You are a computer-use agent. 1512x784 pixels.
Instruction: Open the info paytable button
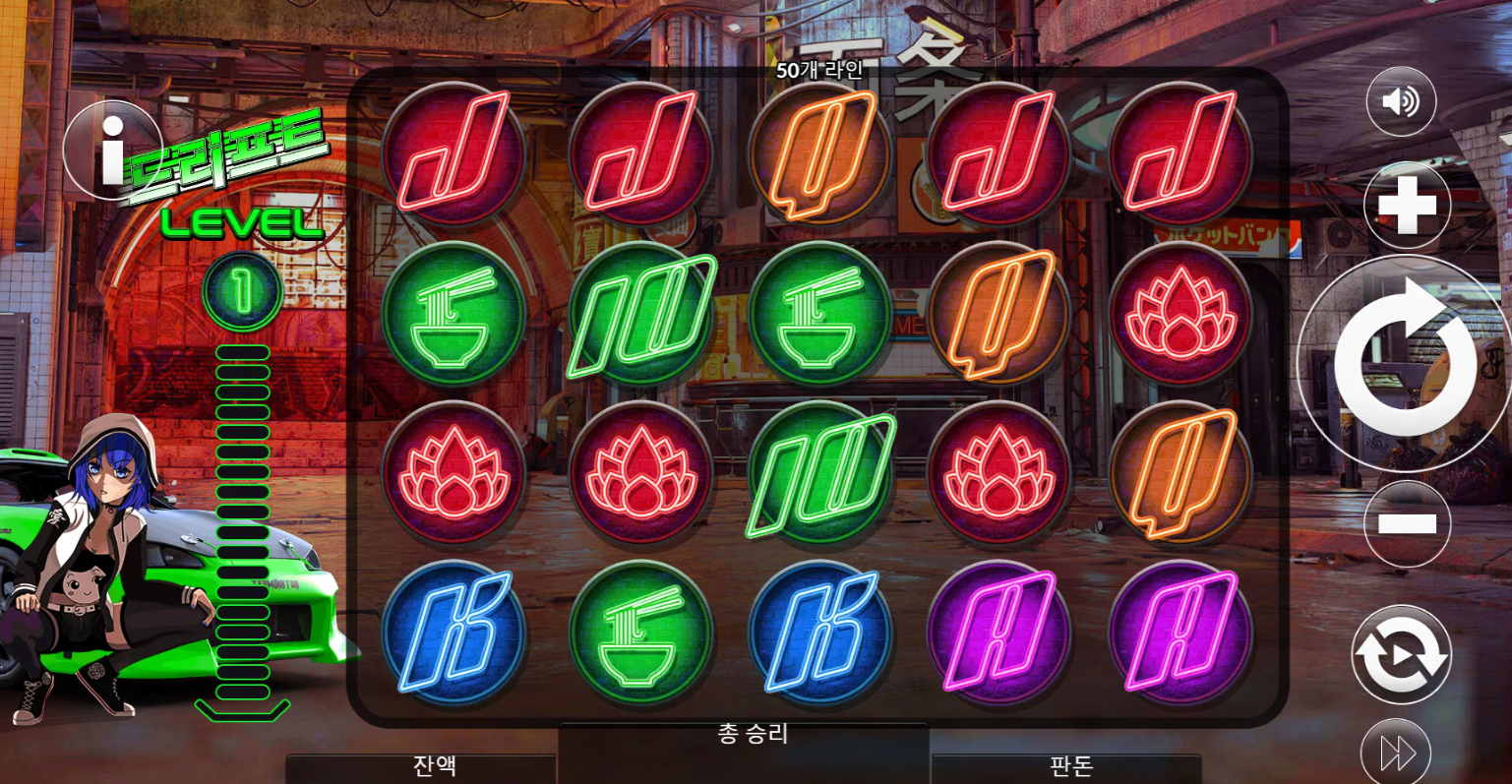tap(112, 151)
